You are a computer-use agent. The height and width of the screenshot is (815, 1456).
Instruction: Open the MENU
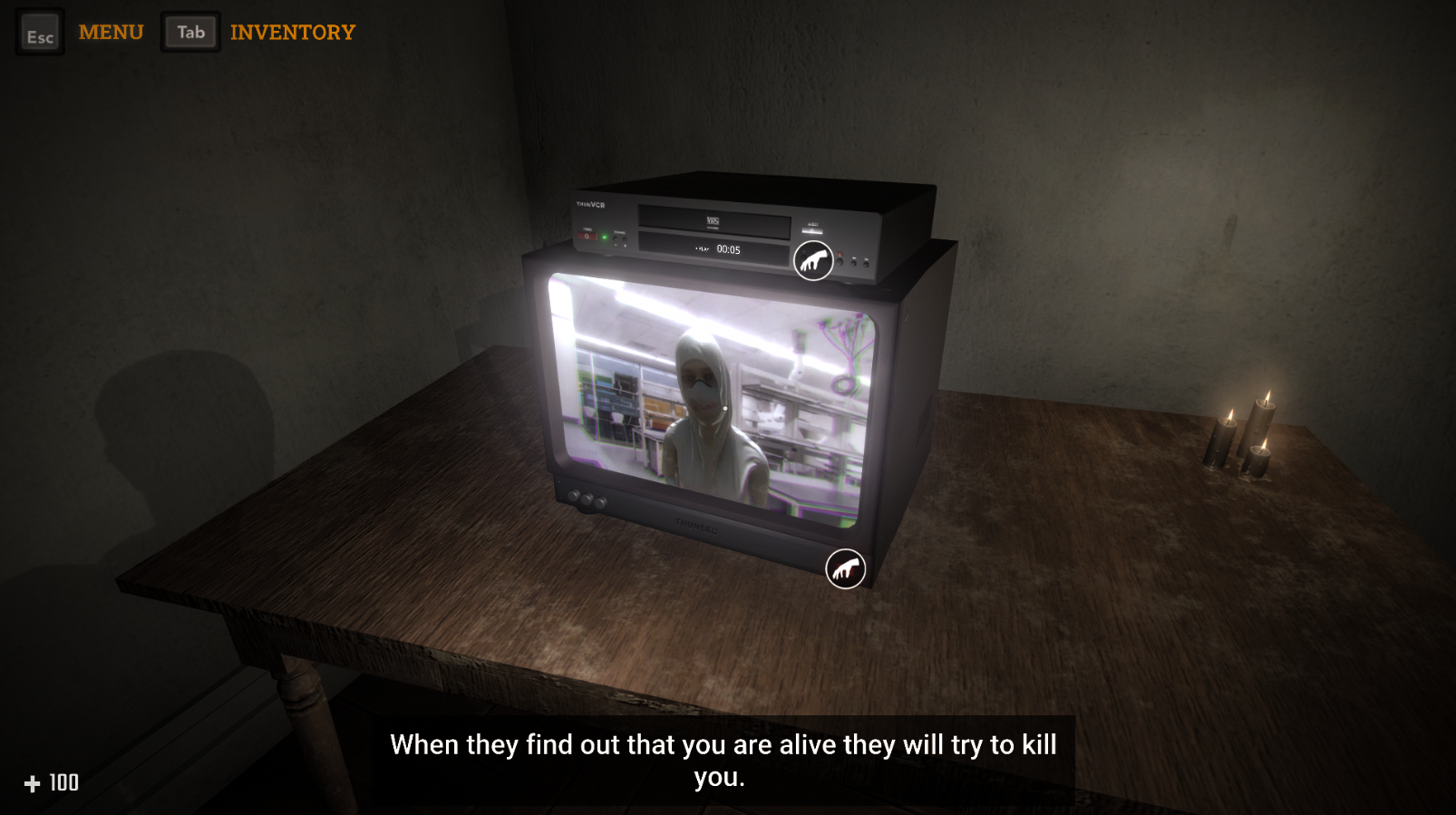coord(112,32)
